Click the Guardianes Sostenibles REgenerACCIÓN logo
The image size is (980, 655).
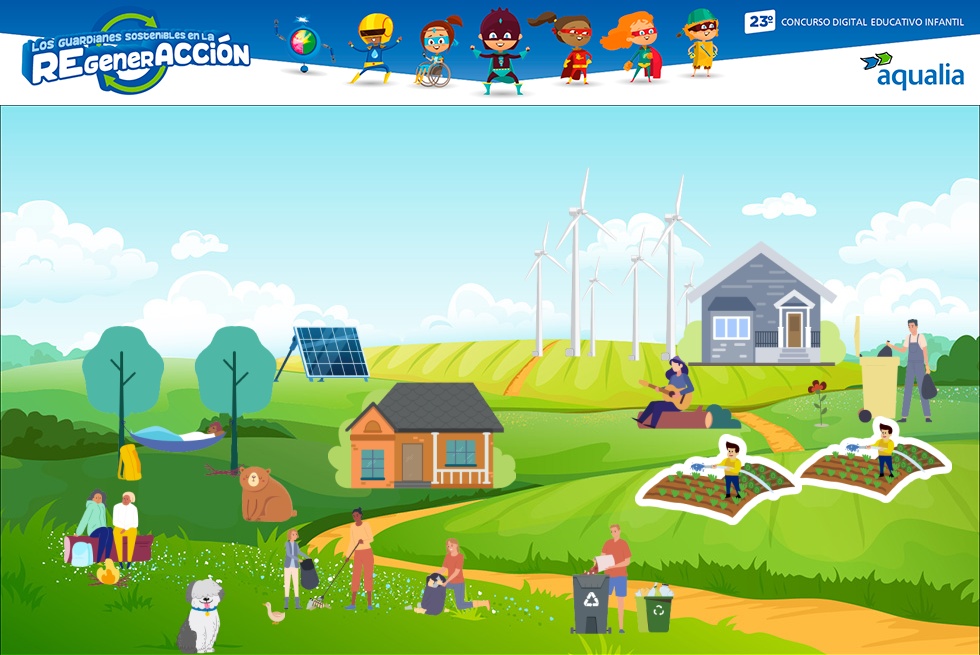(x=137, y=56)
